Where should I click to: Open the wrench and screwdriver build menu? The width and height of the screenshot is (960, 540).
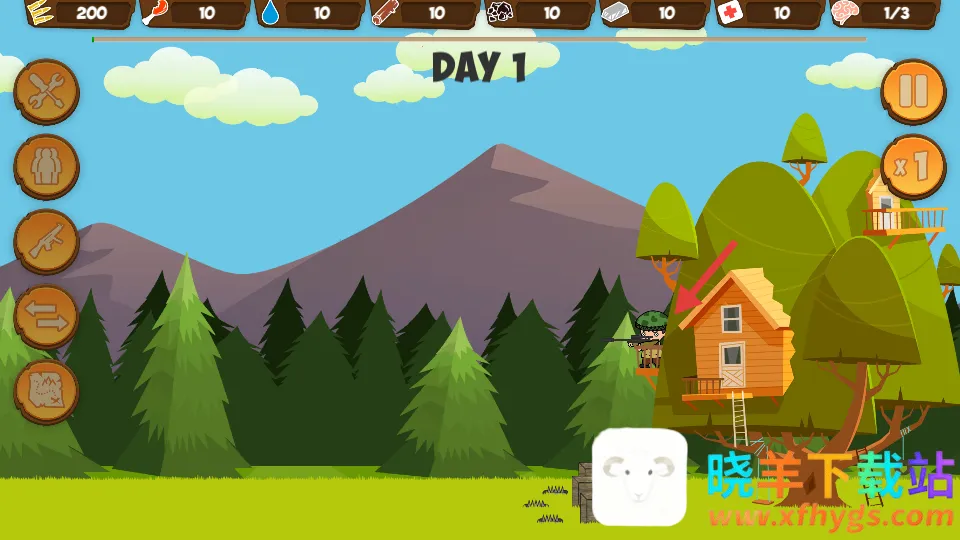point(46,92)
